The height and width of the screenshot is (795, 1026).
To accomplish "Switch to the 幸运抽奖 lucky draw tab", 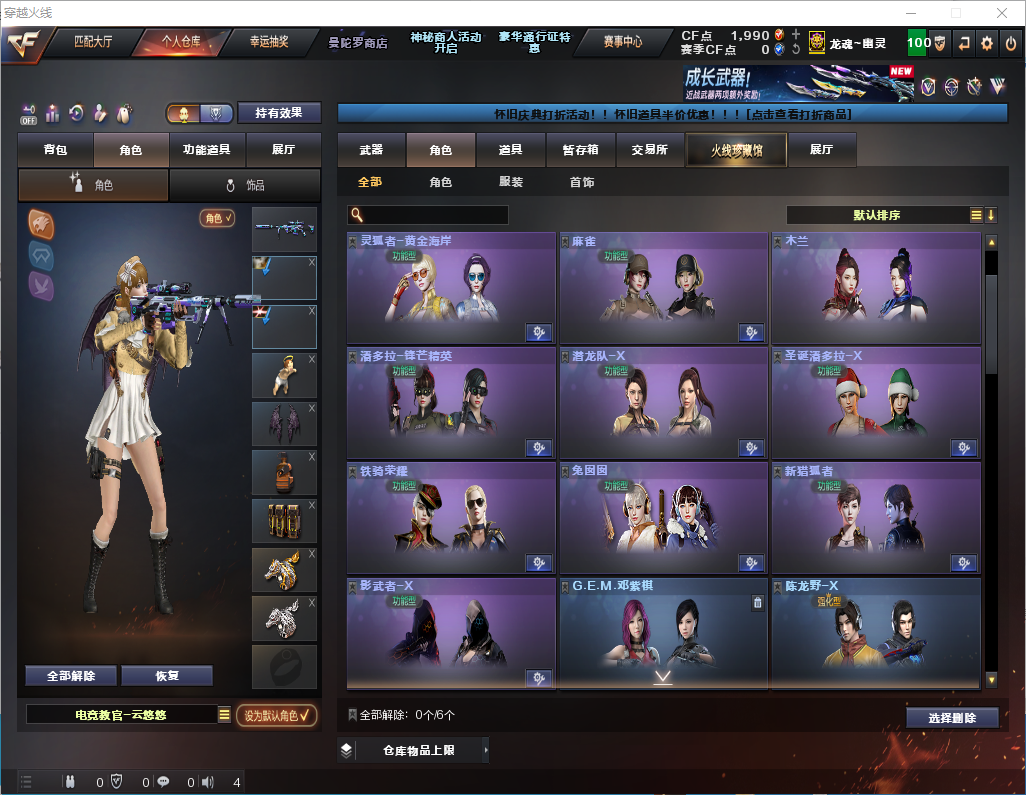I will coord(268,42).
